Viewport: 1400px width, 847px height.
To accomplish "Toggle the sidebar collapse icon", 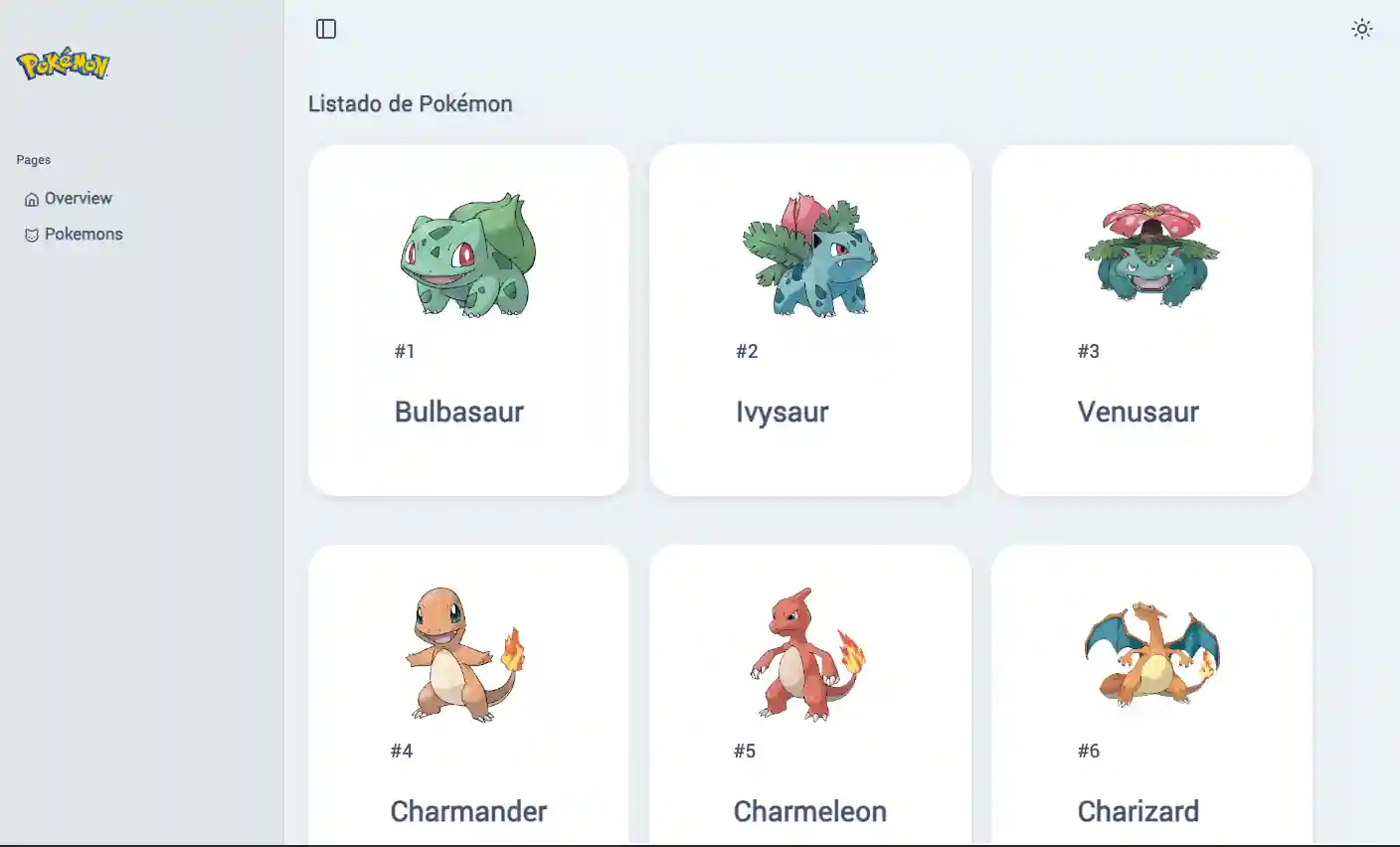I will tap(326, 29).
